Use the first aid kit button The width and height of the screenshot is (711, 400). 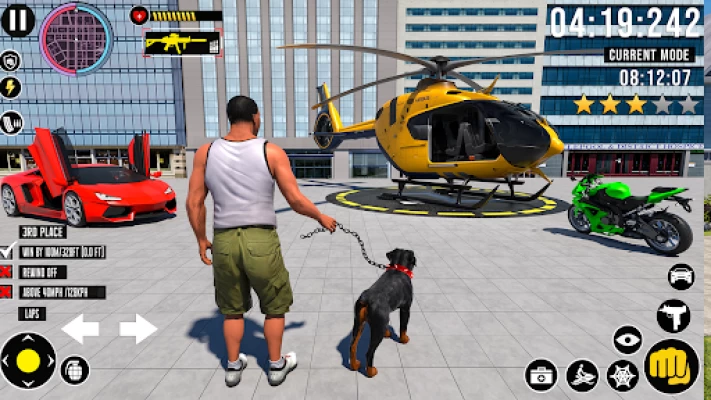coord(541,376)
